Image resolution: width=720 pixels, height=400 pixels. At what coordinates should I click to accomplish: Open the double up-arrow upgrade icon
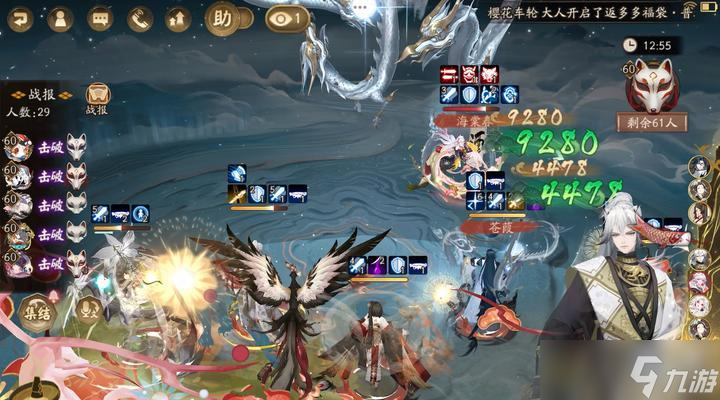tap(178, 18)
